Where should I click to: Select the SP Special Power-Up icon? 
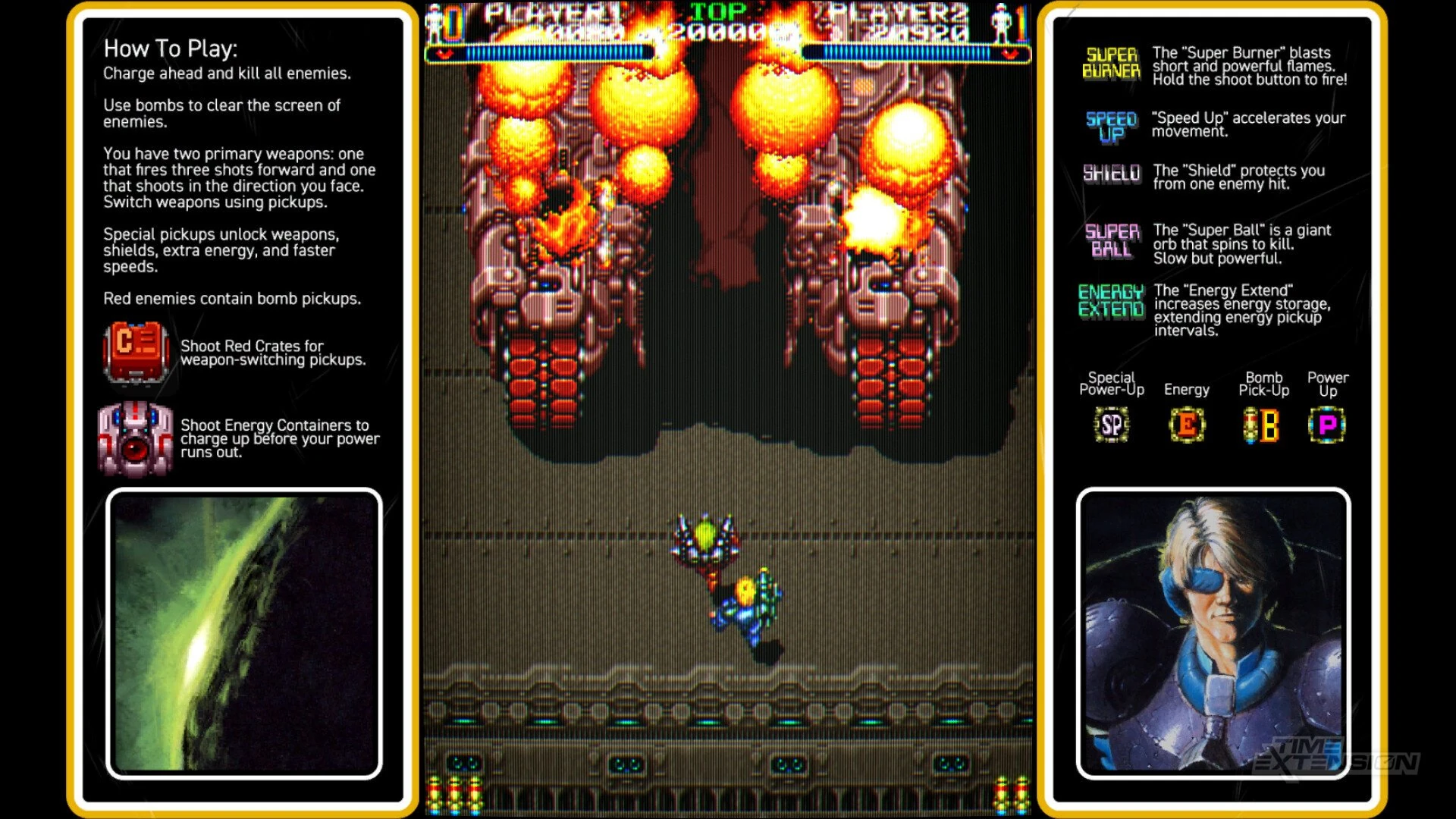point(1110,425)
